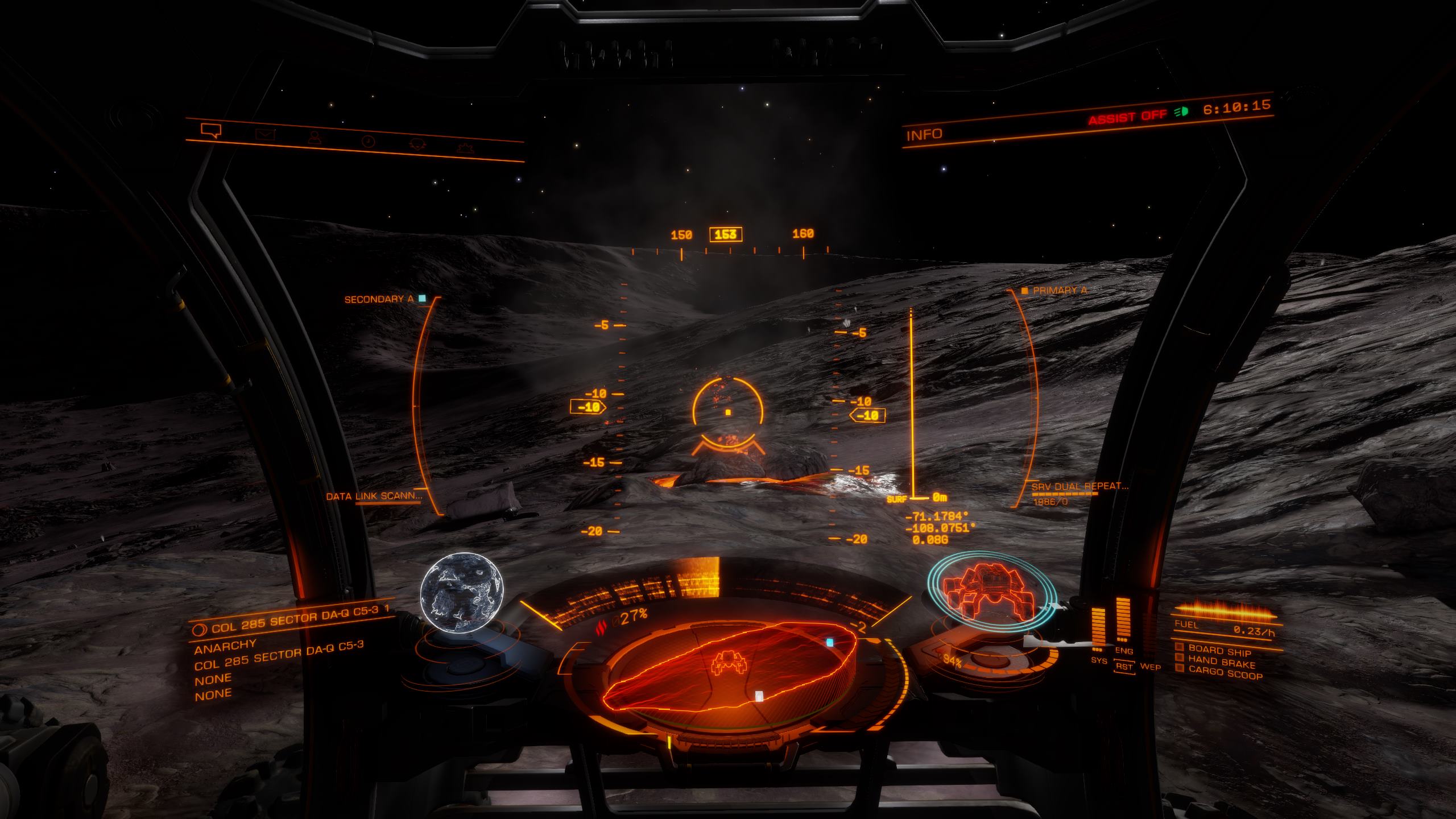Select the SRV Dual Repeater primary weapon
Viewport: 1456px width, 819px height.
[1079, 486]
